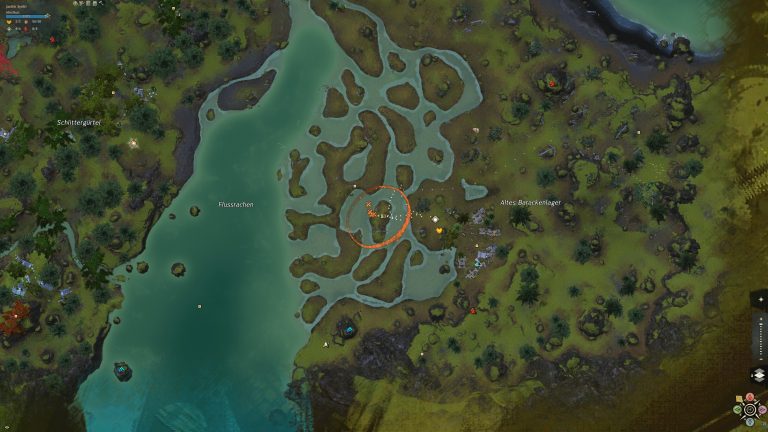Image resolution: width=768 pixels, height=432 pixels.
Task: Select the red marker in the marker wheel
Action: point(750,397)
